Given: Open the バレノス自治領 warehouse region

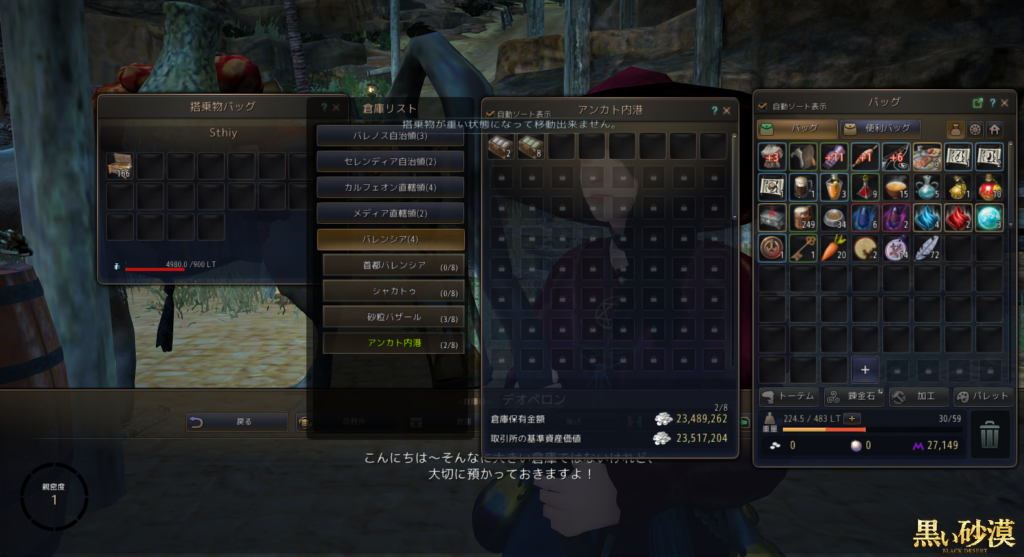Looking at the screenshot, I should coord(390,135).
